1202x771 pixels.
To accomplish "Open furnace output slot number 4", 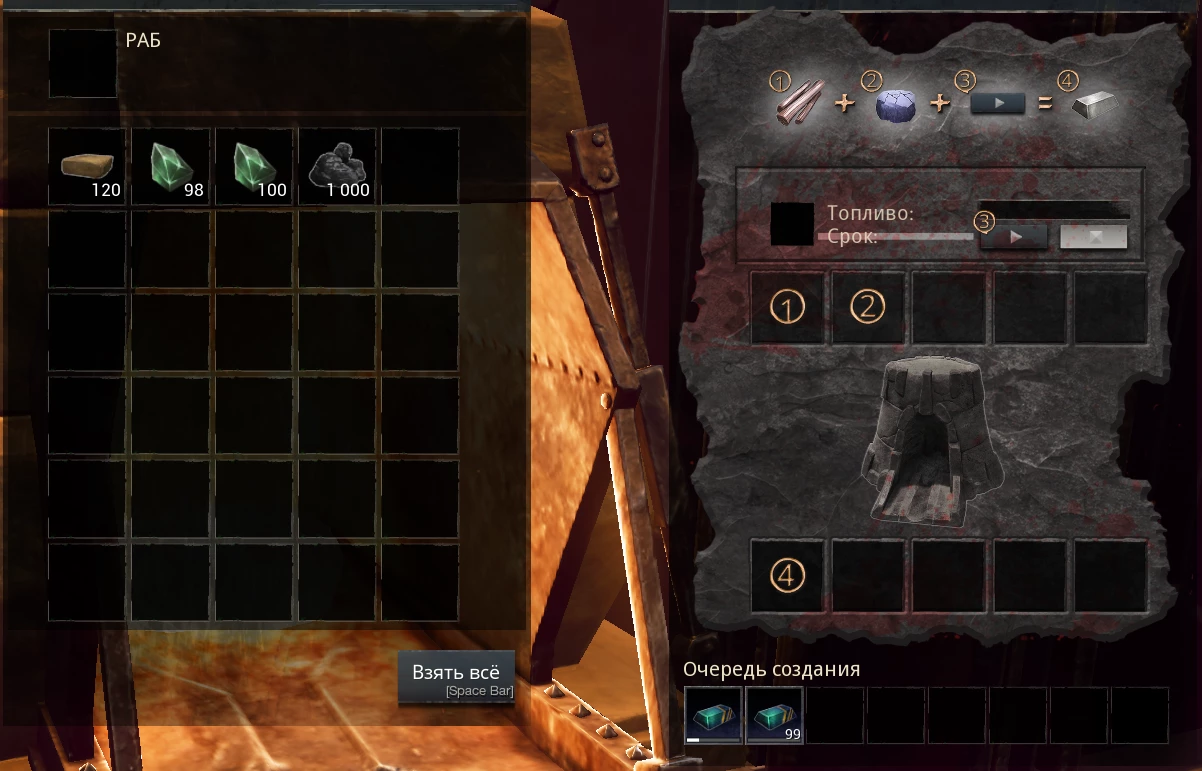I will pos(788,575).
